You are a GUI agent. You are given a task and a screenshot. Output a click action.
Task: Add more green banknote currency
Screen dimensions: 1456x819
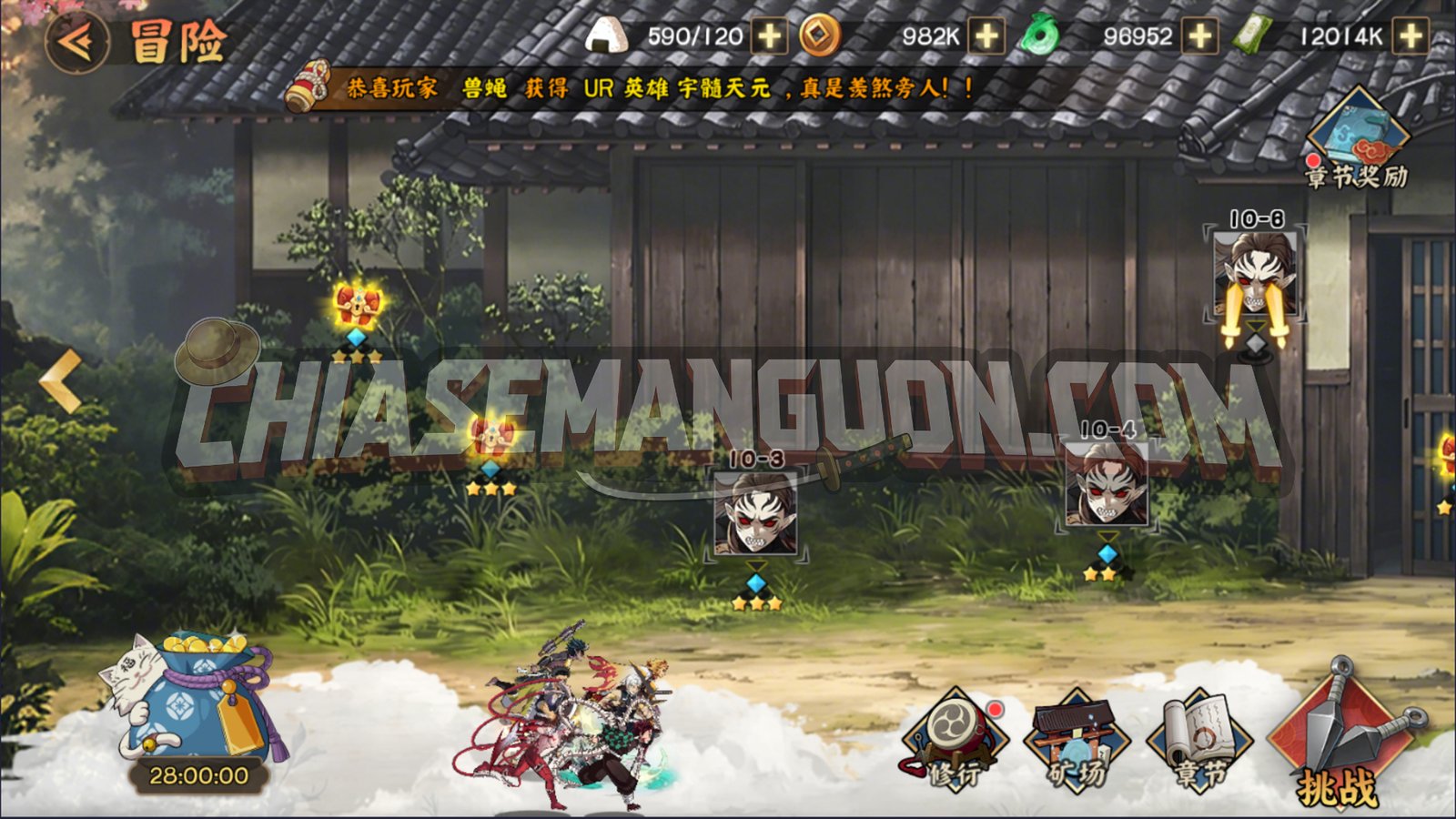(x=1410, y=37)
